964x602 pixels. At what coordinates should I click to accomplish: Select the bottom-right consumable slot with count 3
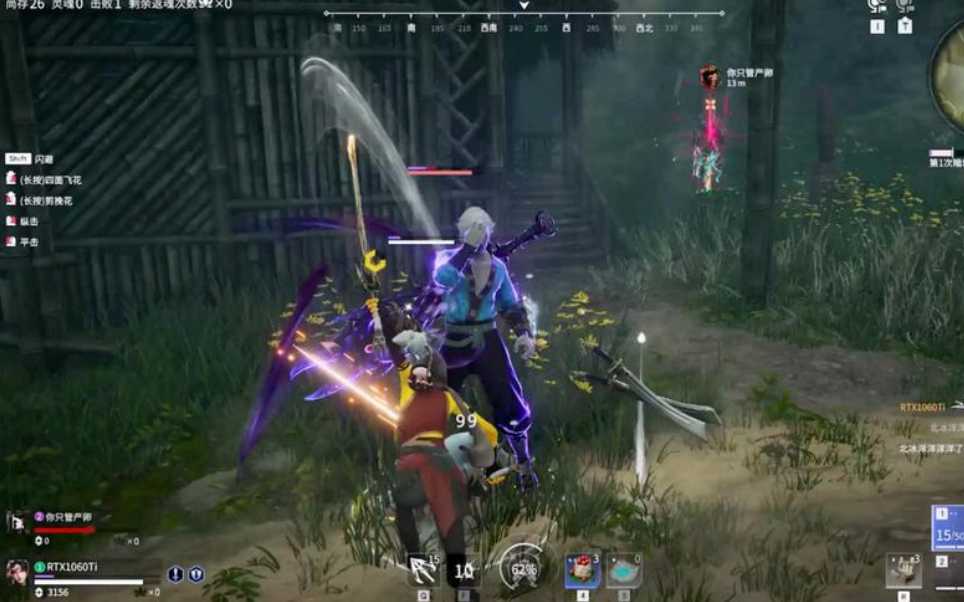coord(903,571)
